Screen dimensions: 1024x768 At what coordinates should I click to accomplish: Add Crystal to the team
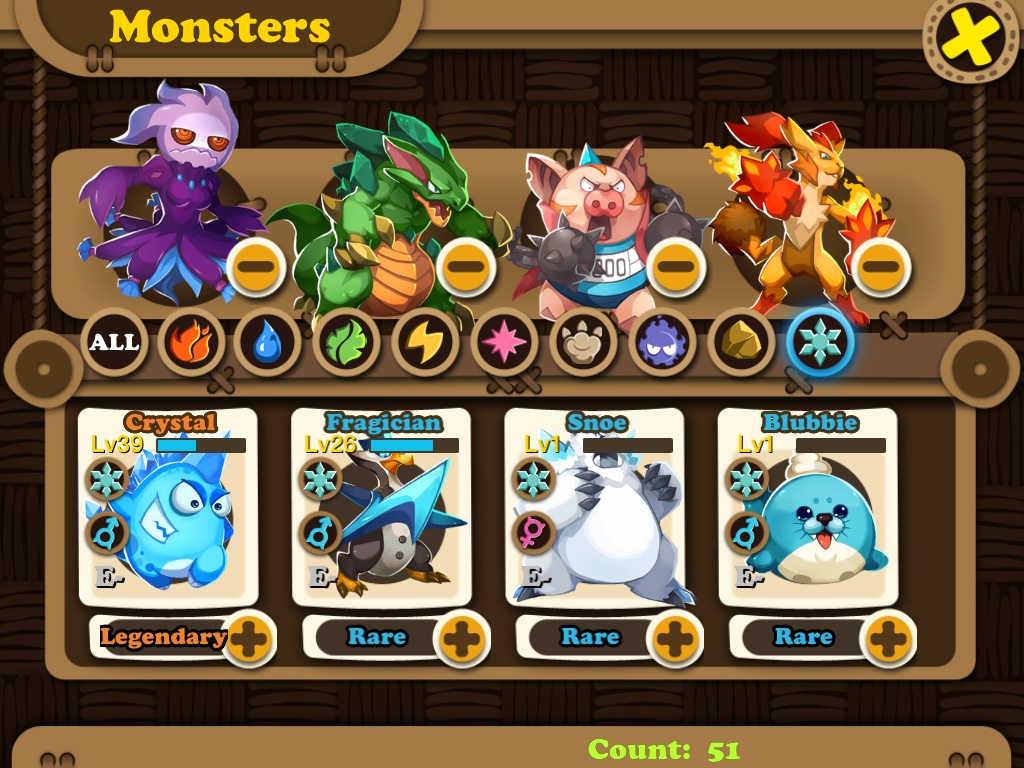[247, 638]
